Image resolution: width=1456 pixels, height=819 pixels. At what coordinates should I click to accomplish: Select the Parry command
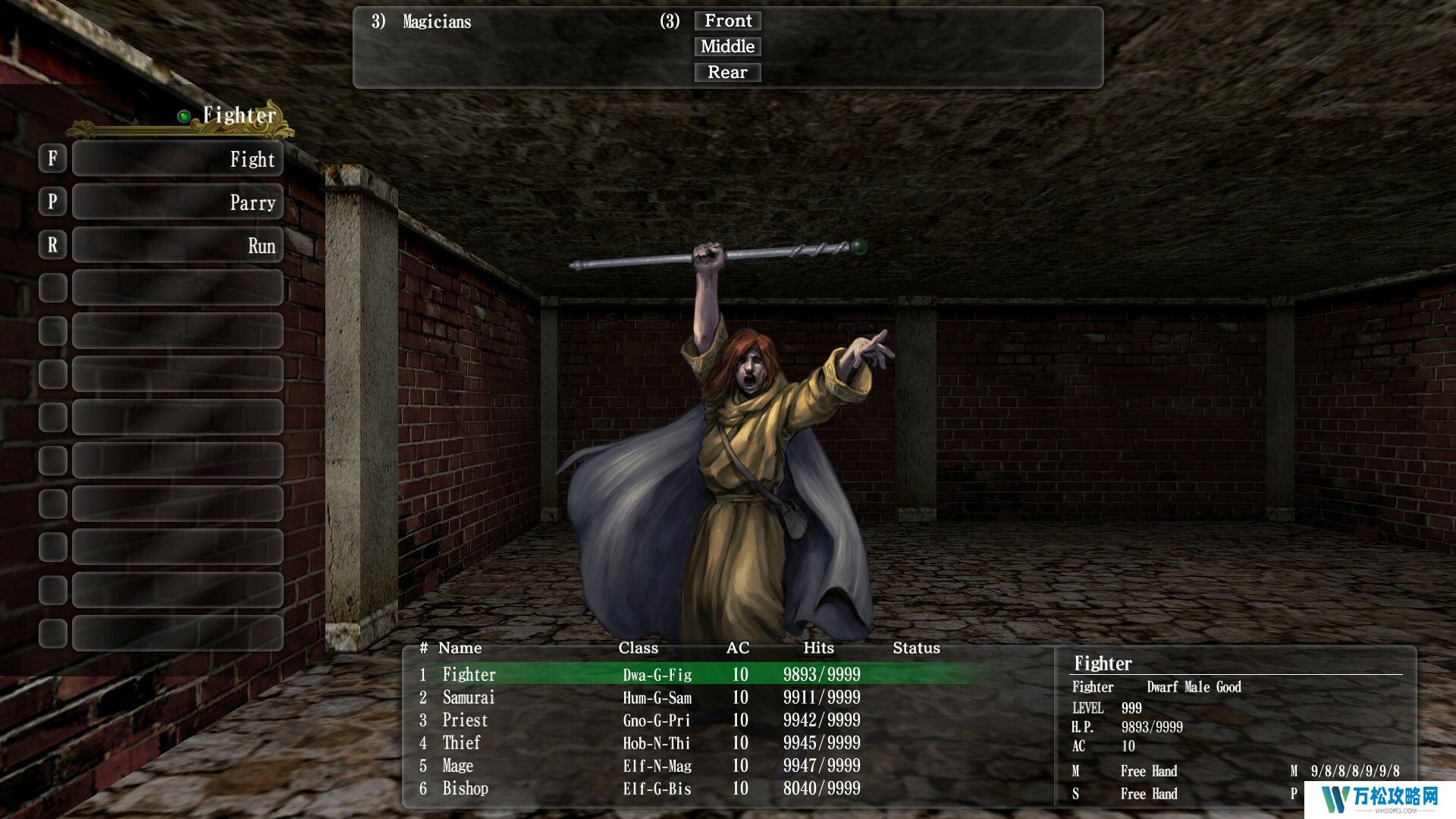pos(177,202)
